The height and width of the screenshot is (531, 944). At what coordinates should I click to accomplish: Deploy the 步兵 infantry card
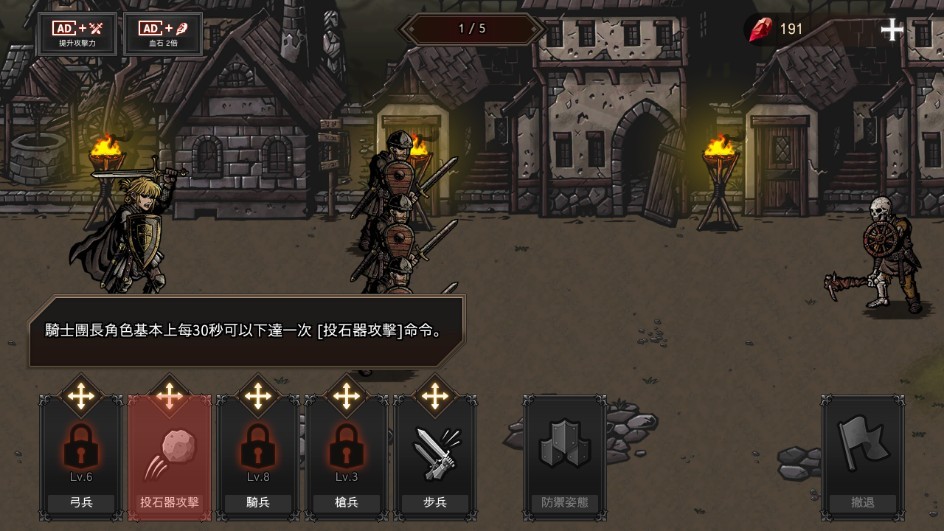434,456
